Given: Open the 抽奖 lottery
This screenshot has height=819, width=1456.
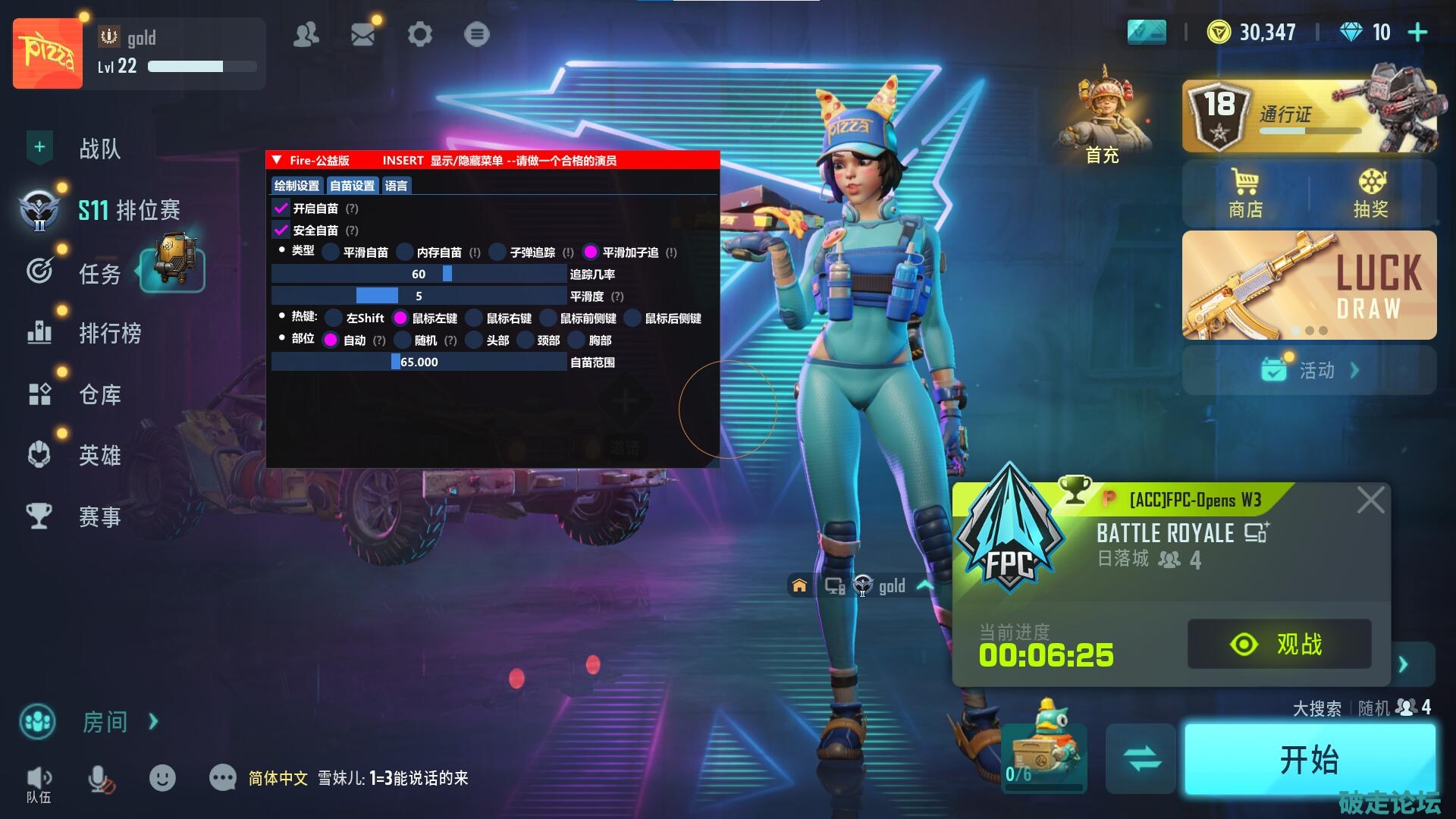Looking at the screenshot, I should pos(1371,193).
